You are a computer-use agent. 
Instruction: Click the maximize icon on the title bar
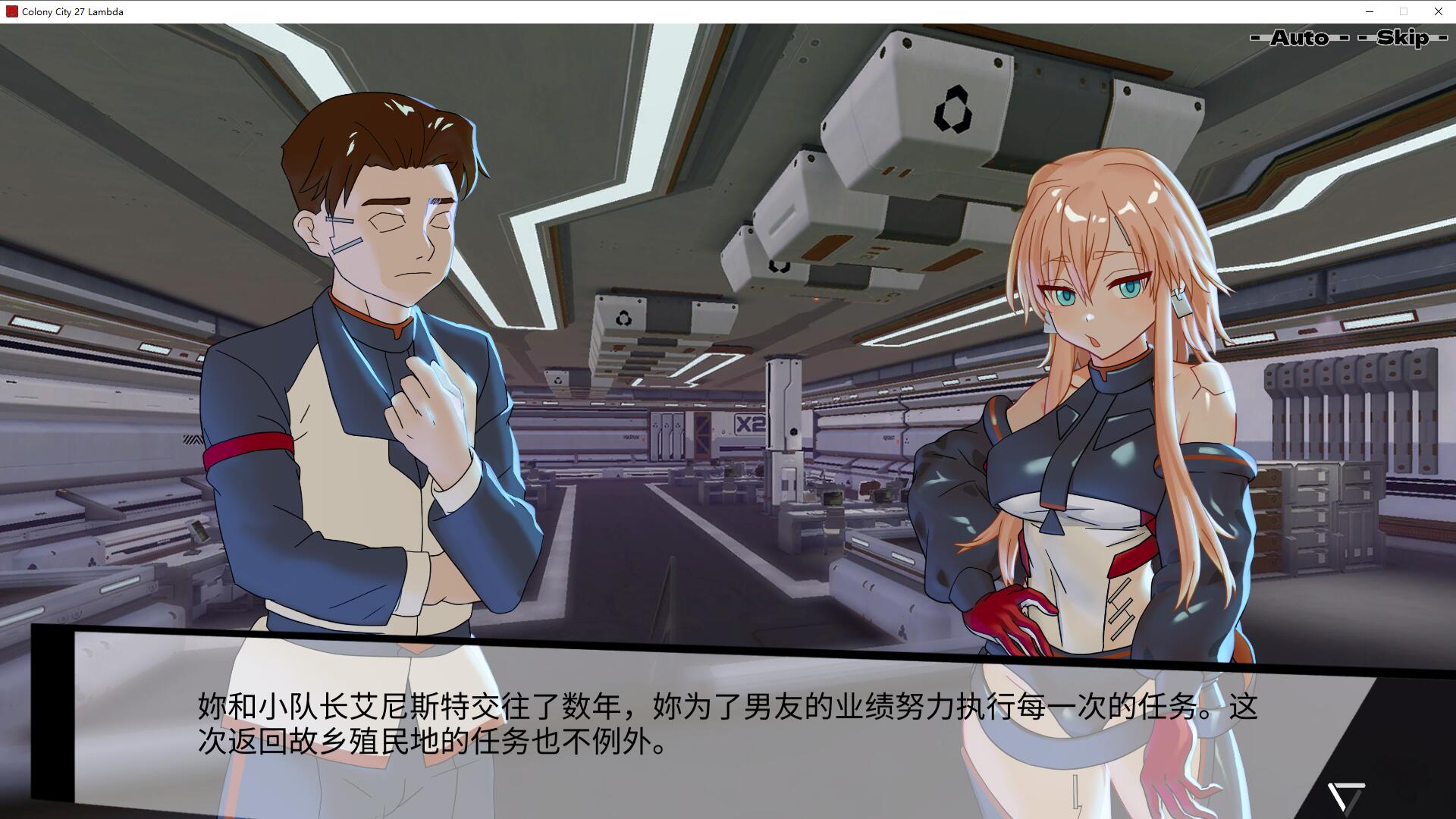[1404, 11]
